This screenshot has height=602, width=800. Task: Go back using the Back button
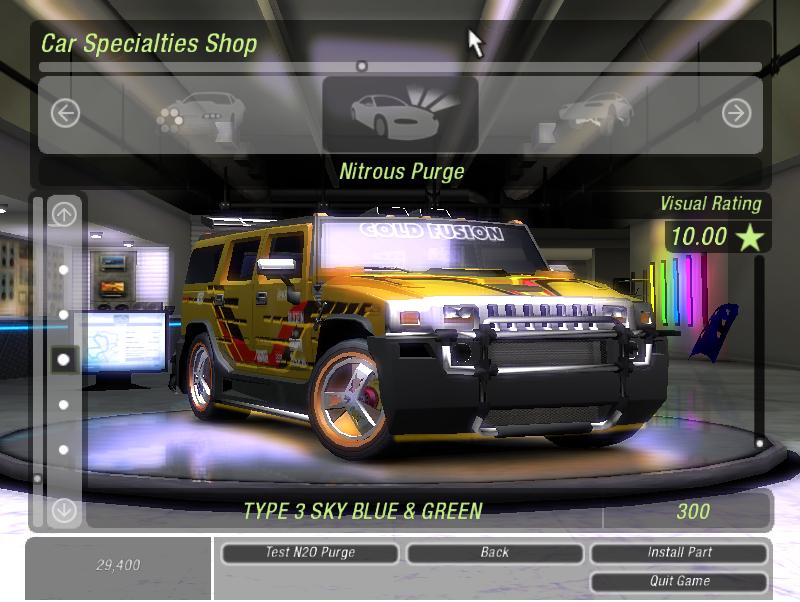pos(494,552)
